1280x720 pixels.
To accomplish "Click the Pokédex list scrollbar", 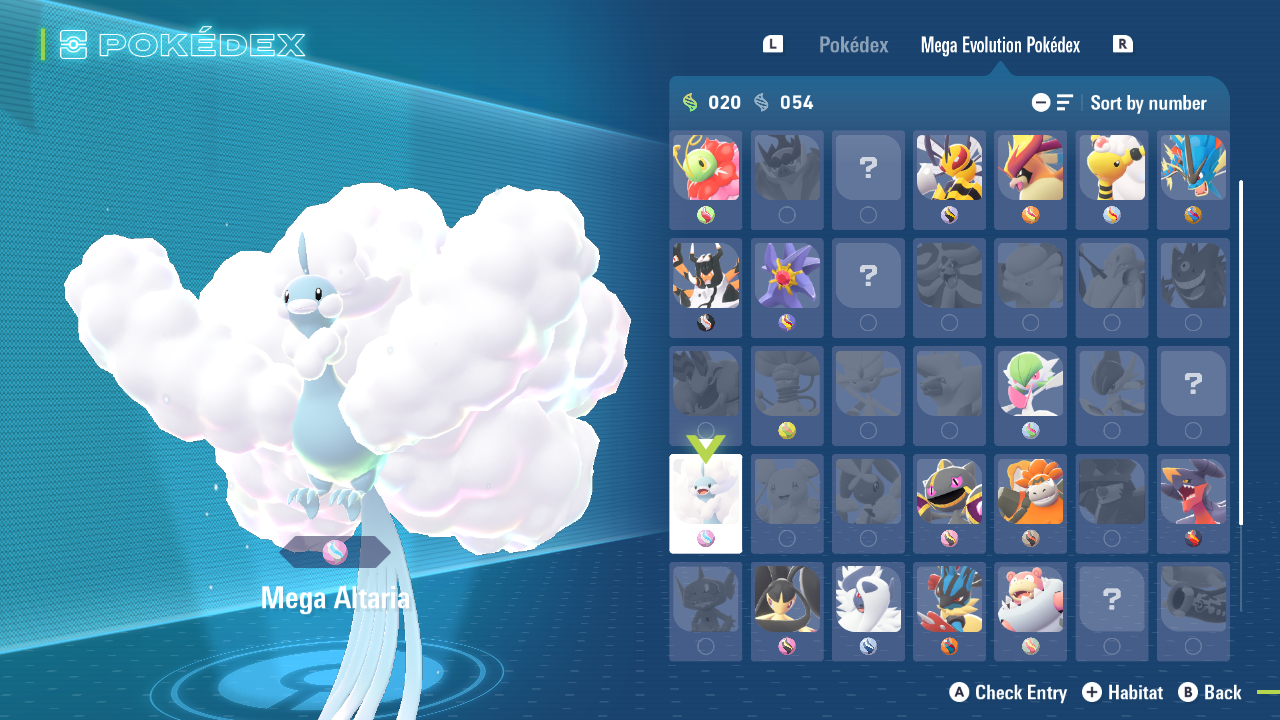I will click(x=1241, y=352).
